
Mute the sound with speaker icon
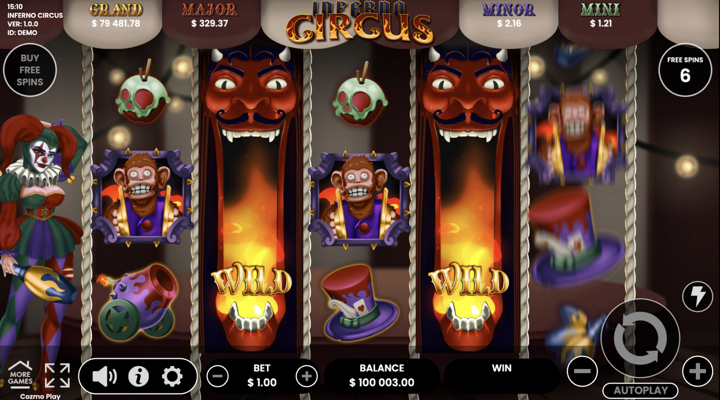[105, 376]
